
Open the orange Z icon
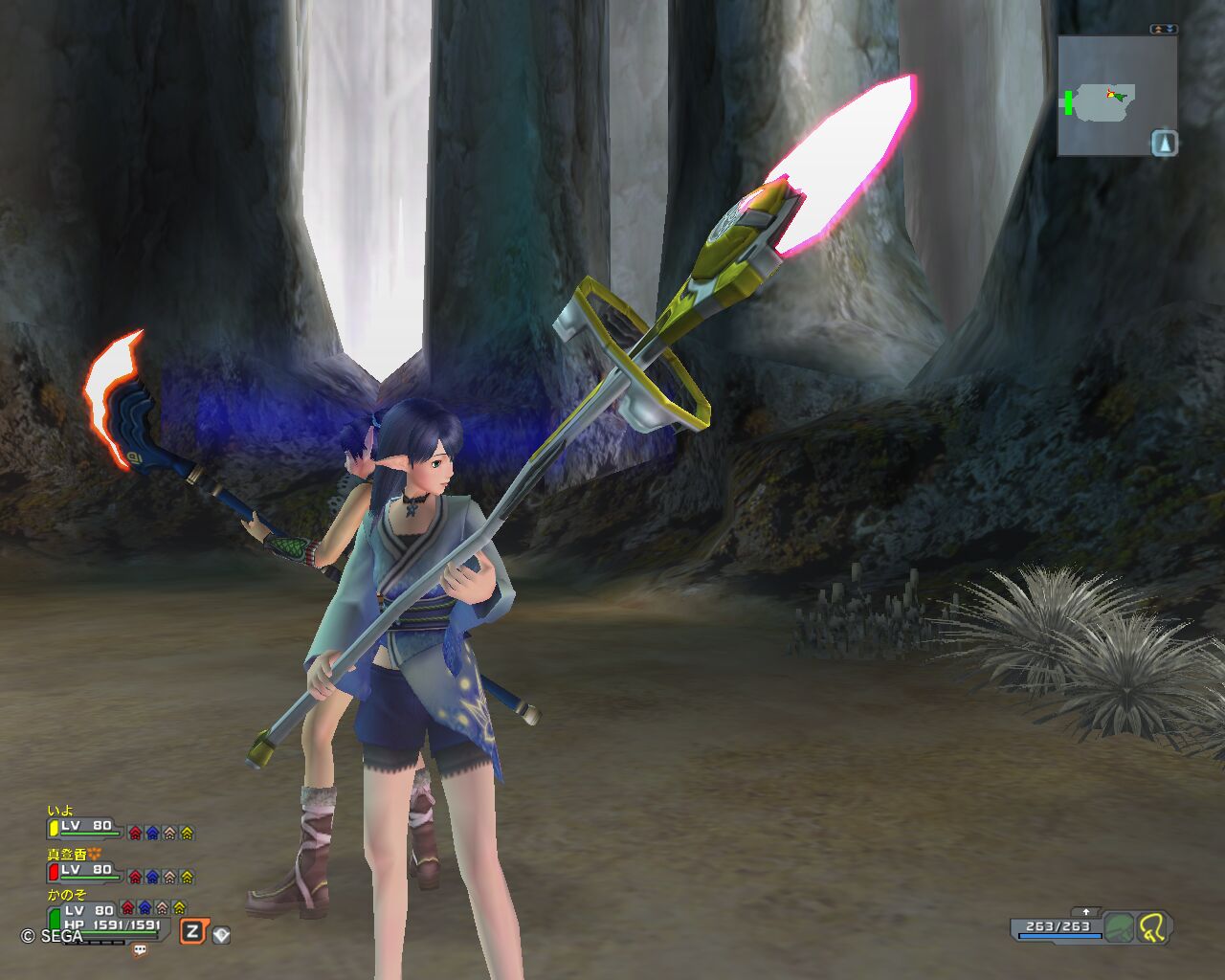(x=193, y=931)
